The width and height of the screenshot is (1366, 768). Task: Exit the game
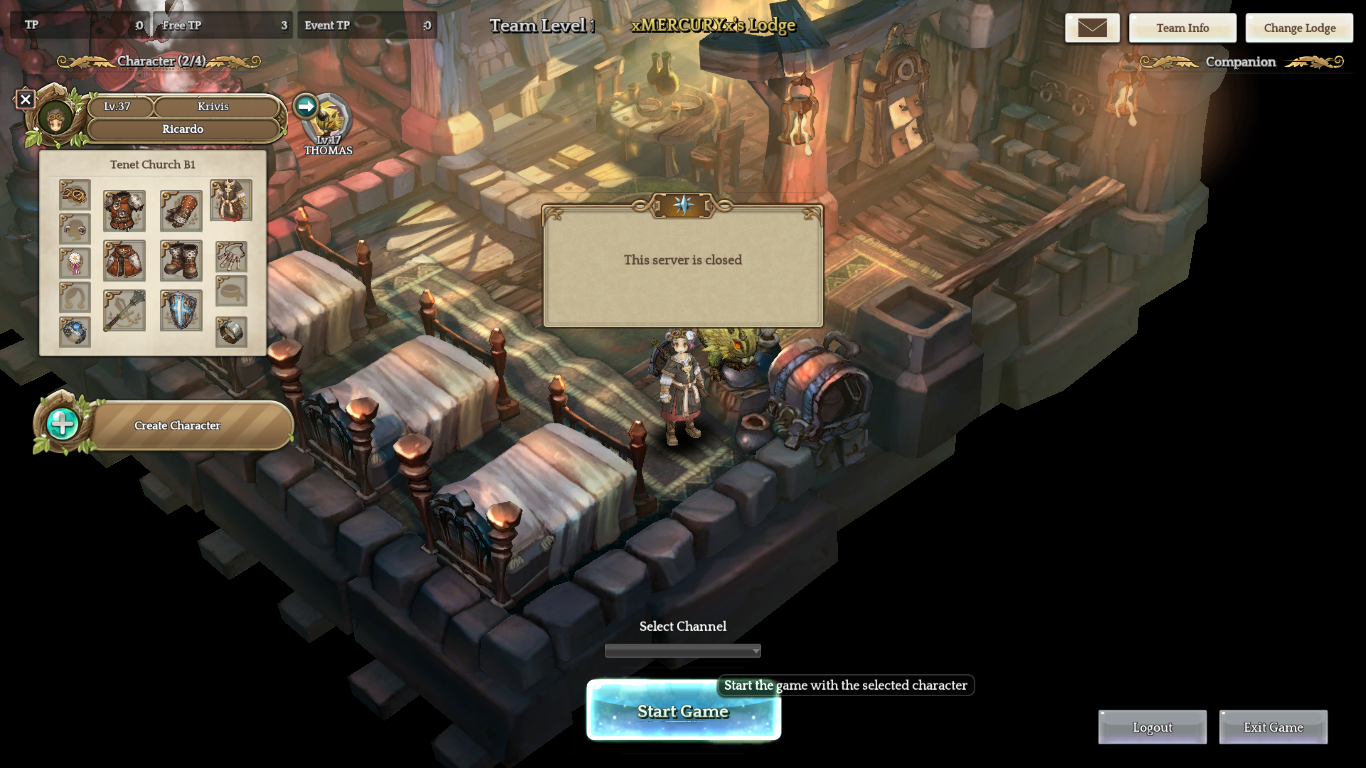pos(1273,727)
